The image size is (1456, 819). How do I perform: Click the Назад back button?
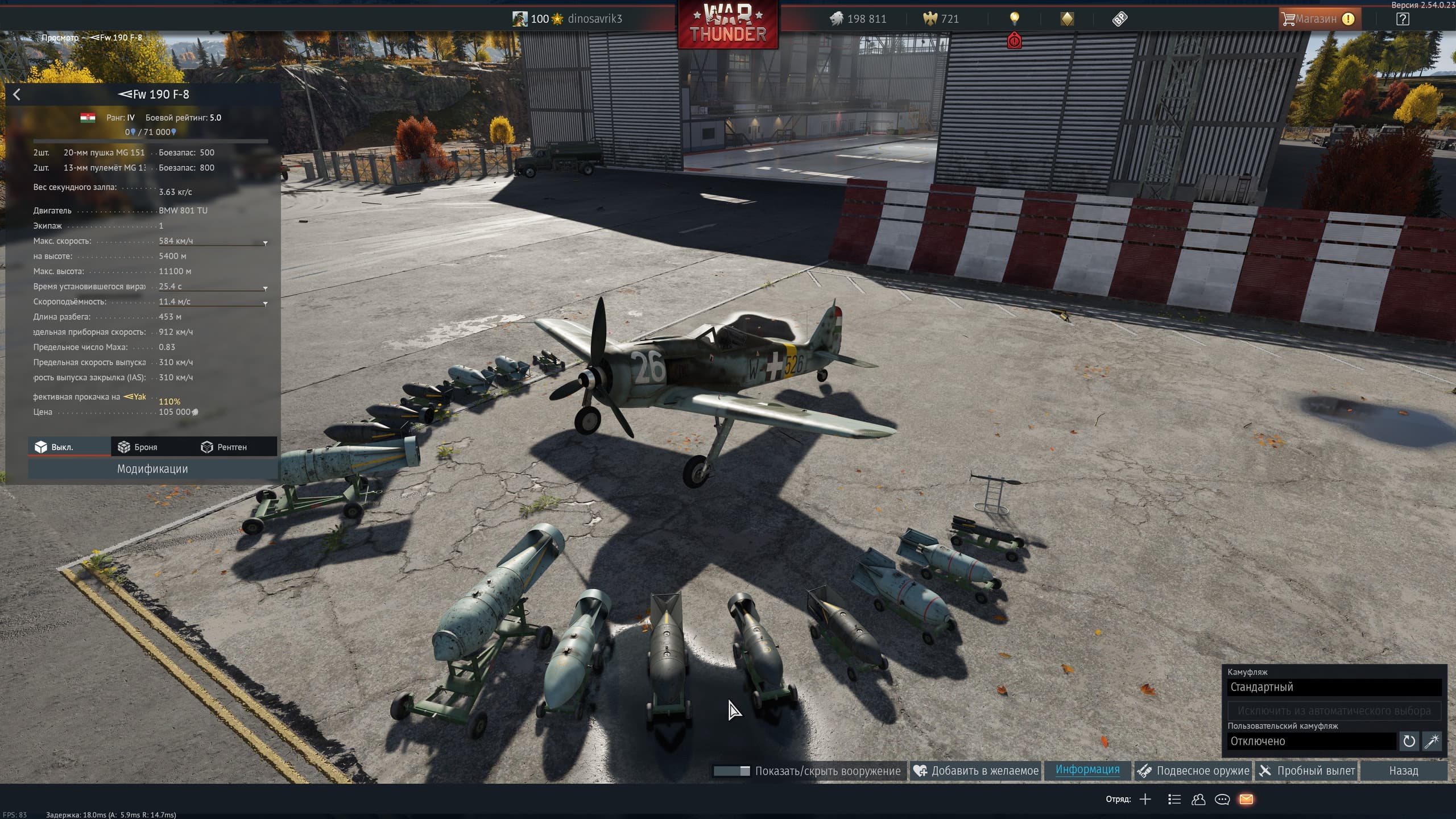[x=1403, y=771]
